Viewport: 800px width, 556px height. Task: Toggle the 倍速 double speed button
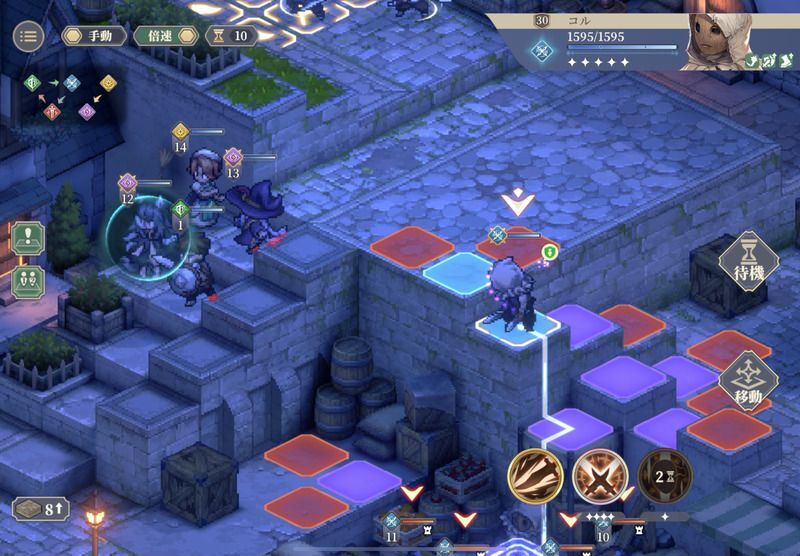click(x=162, y=36)
